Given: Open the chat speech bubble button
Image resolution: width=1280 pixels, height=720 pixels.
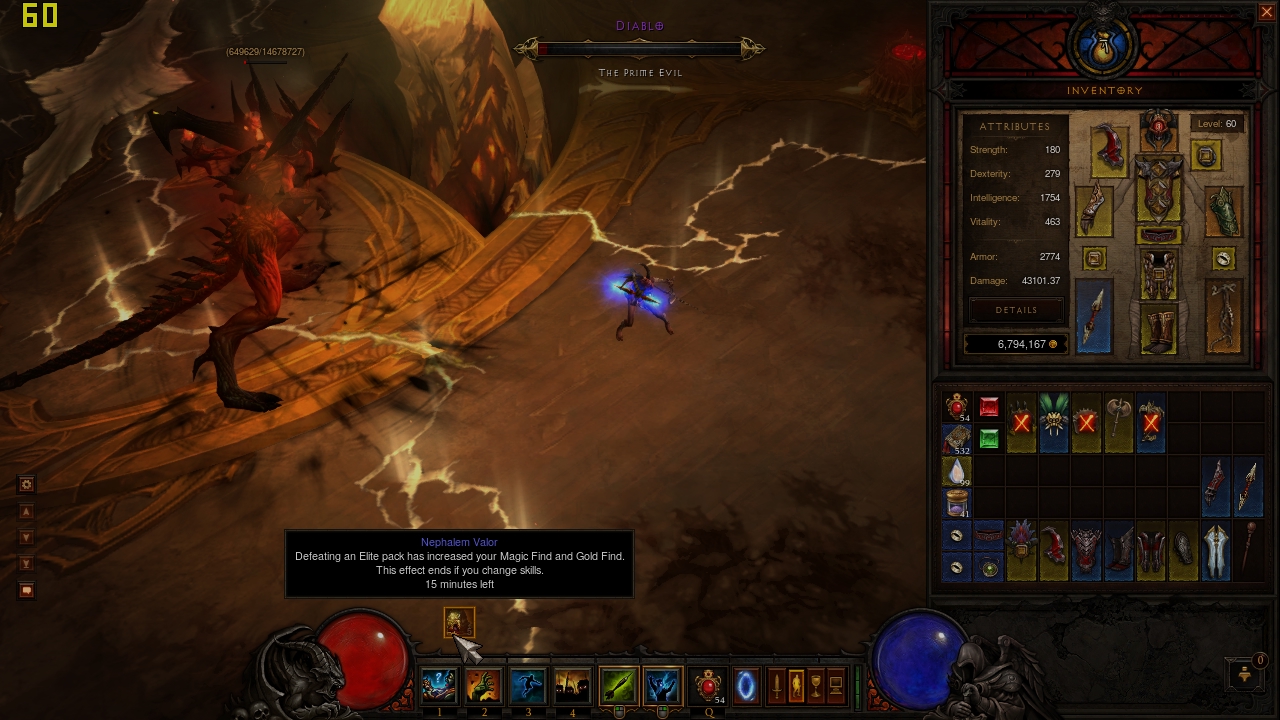Looking at the screenshot, I should tap(27, 590).
